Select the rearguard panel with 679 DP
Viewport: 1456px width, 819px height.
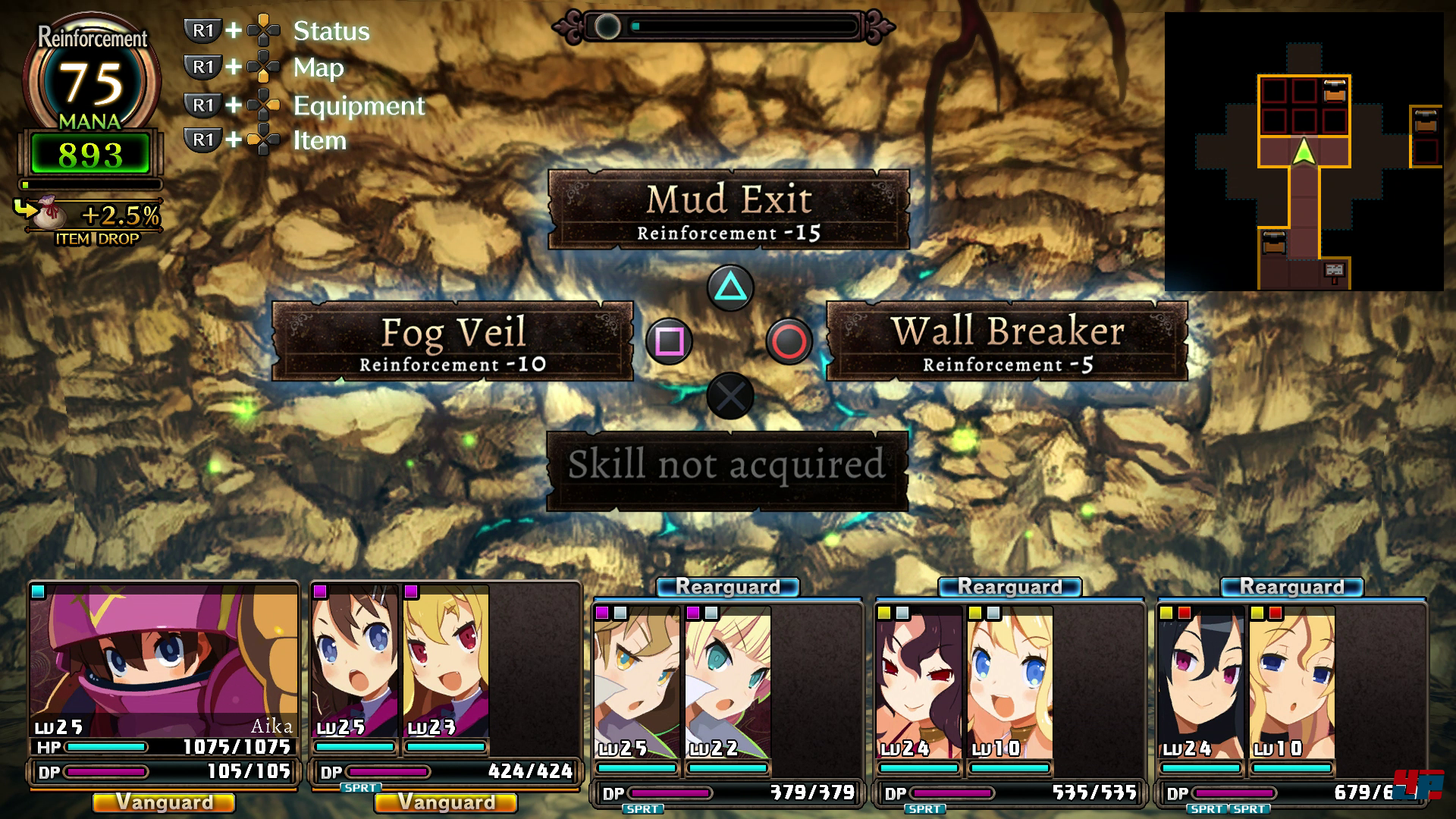pos(1291,698)
